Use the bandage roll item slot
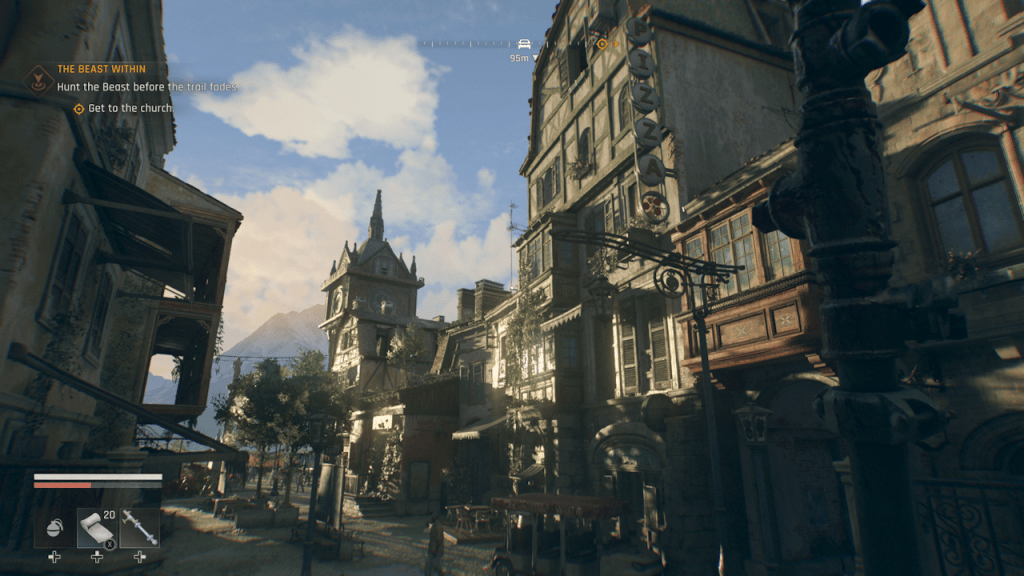 (96, 527)
